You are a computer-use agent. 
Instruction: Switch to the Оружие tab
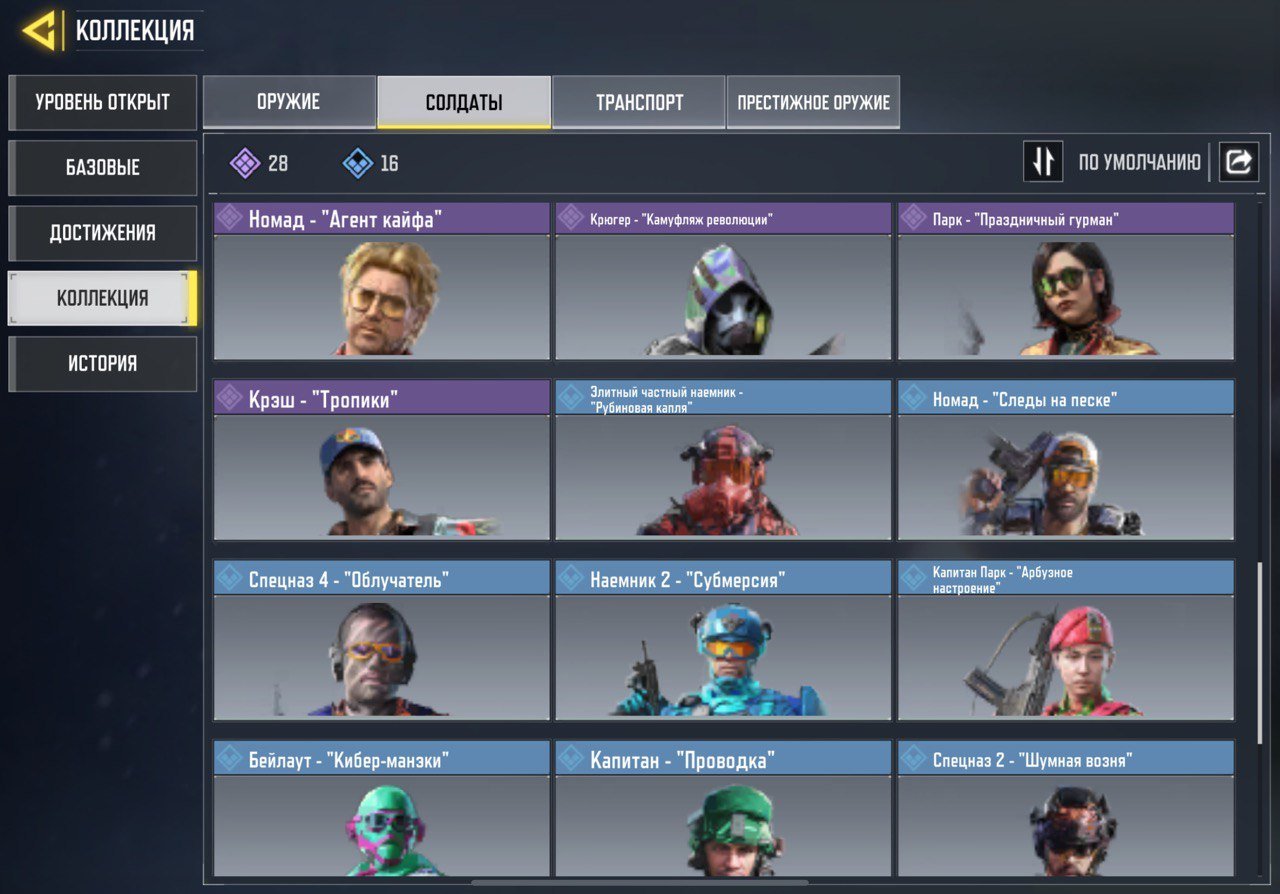289,102
